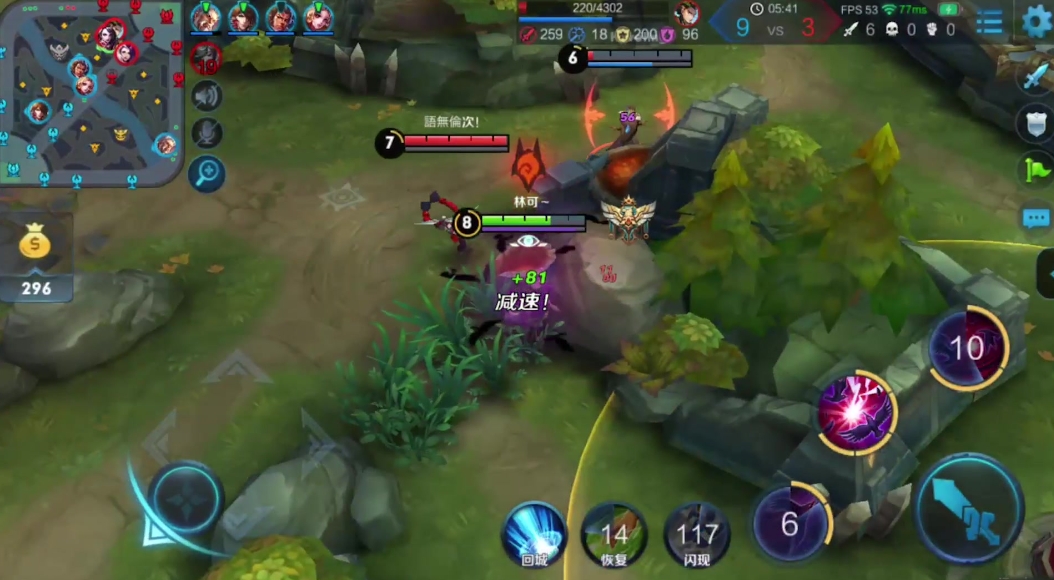Open the settings gear
Image resolution: width=1054 pixels, height=580 pixels.
(x=1037, y=21)
